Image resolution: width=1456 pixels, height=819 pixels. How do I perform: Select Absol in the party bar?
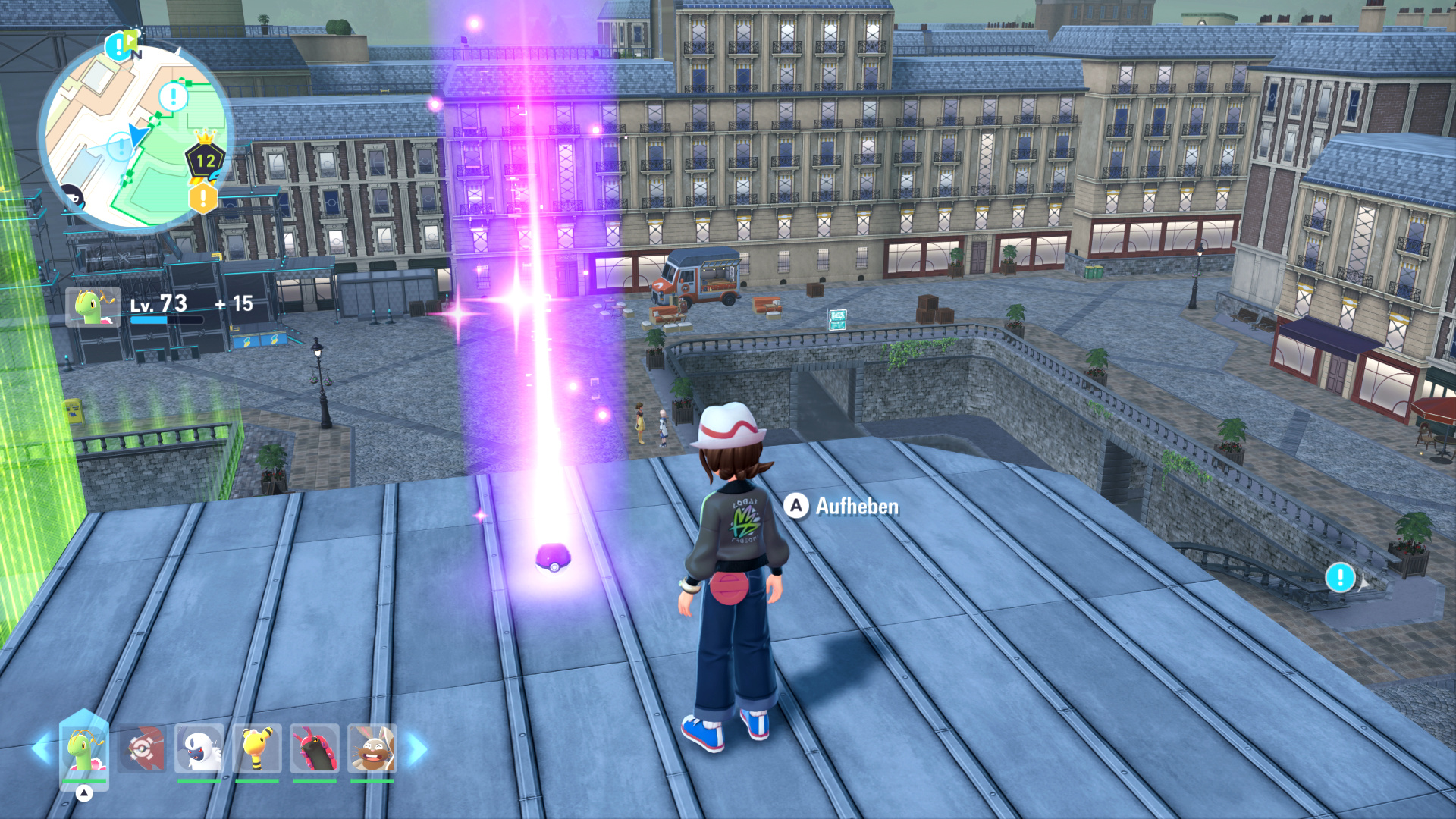199,749
